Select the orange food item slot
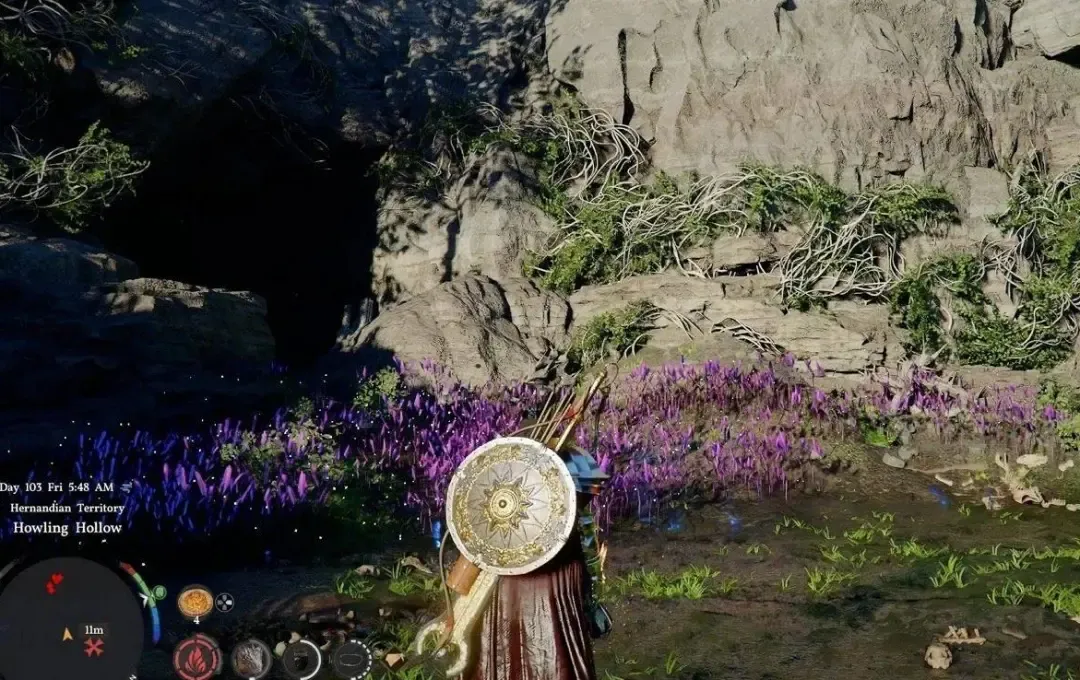This screenshot has height=680, width=1080. click(195, 602)
